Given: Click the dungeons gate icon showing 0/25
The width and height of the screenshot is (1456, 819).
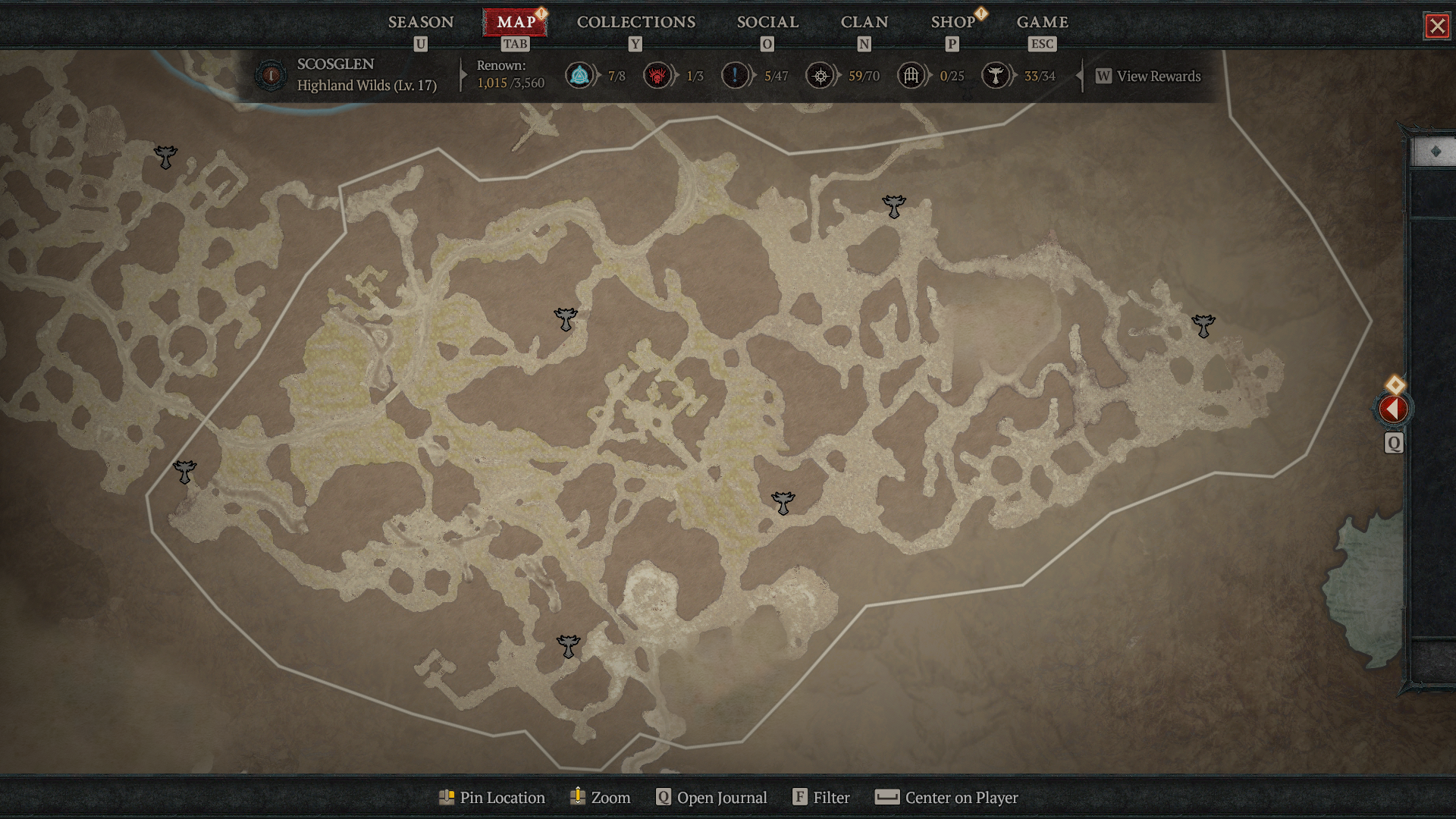Looking at the screenshot, I should 912,76.
